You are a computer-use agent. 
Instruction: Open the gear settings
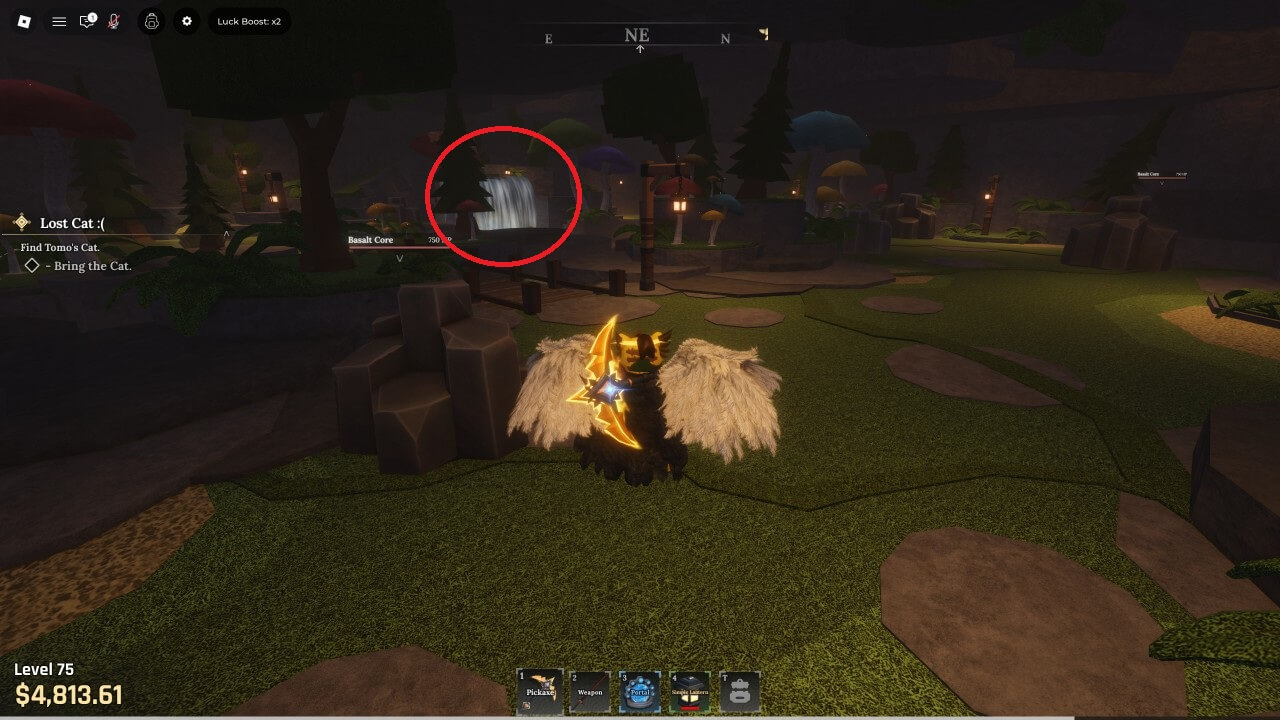[187, 21]
